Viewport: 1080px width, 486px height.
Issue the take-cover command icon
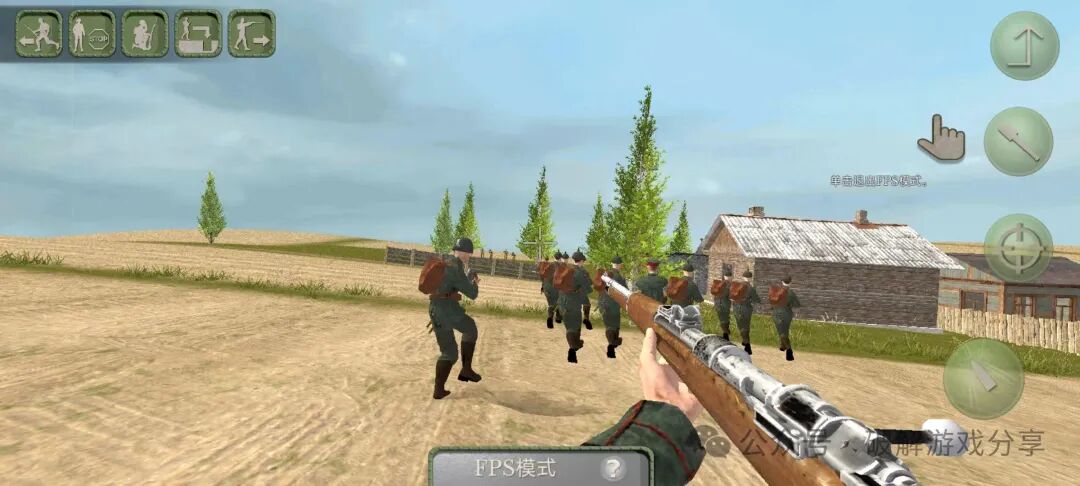coord(198,33)
